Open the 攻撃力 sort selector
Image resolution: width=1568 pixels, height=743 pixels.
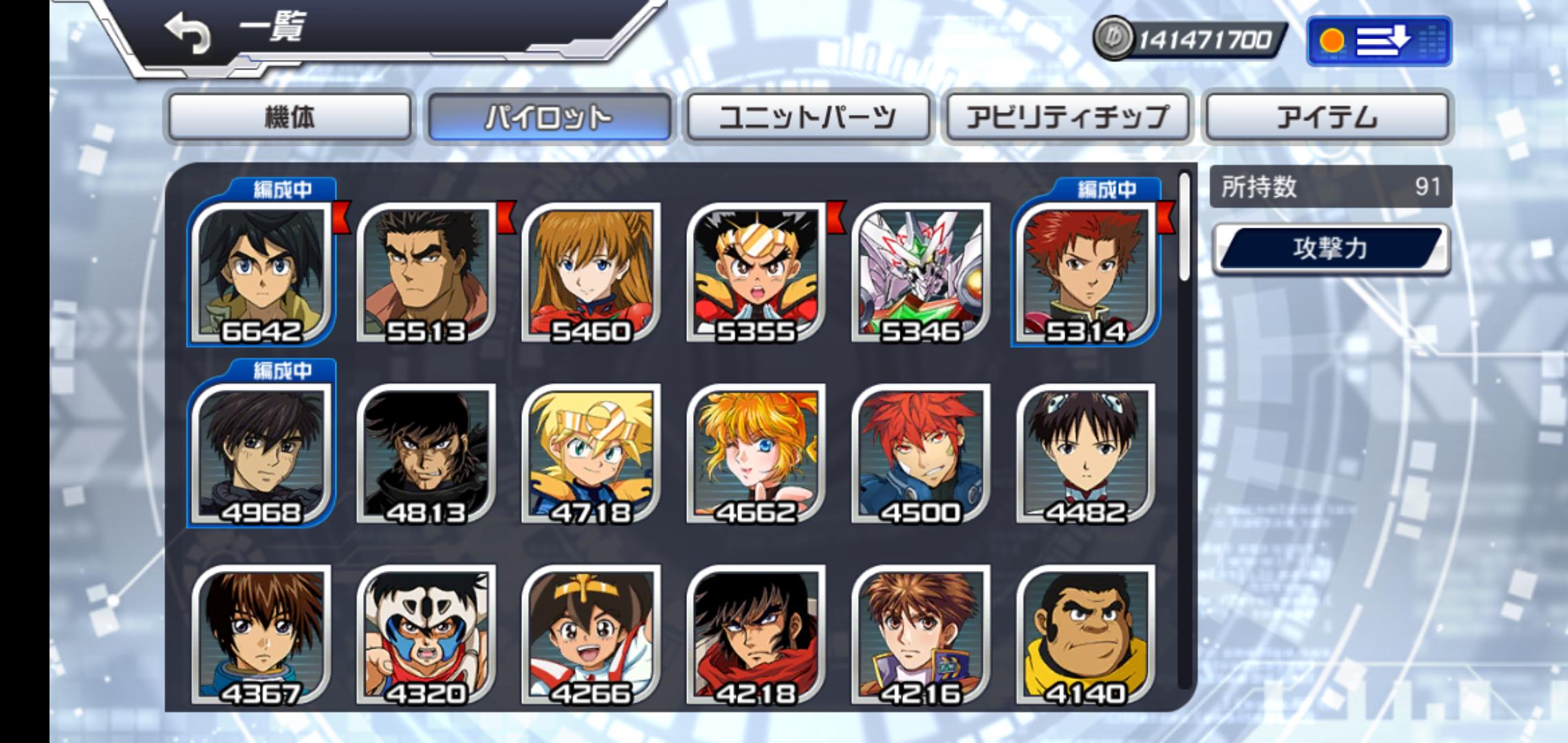(1331, 248)
